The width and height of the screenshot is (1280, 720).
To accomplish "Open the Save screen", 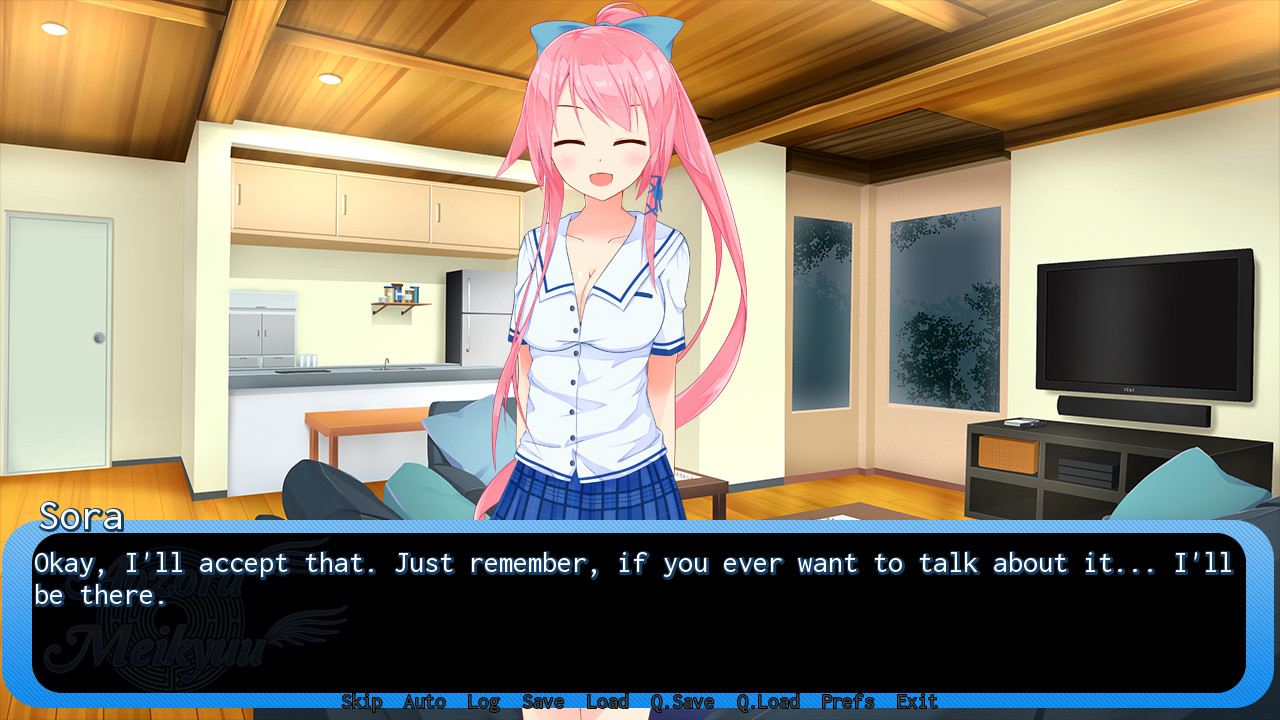I will (x=543, y=701).
